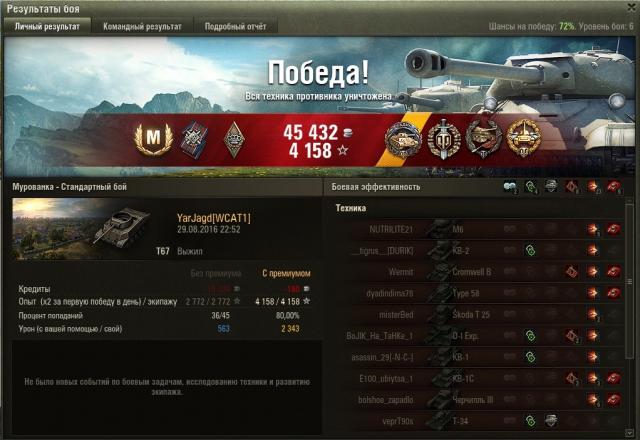Screen dimensions: 640x440
Task: Open the Подробный отчёт tab
Action: point(235,27)
